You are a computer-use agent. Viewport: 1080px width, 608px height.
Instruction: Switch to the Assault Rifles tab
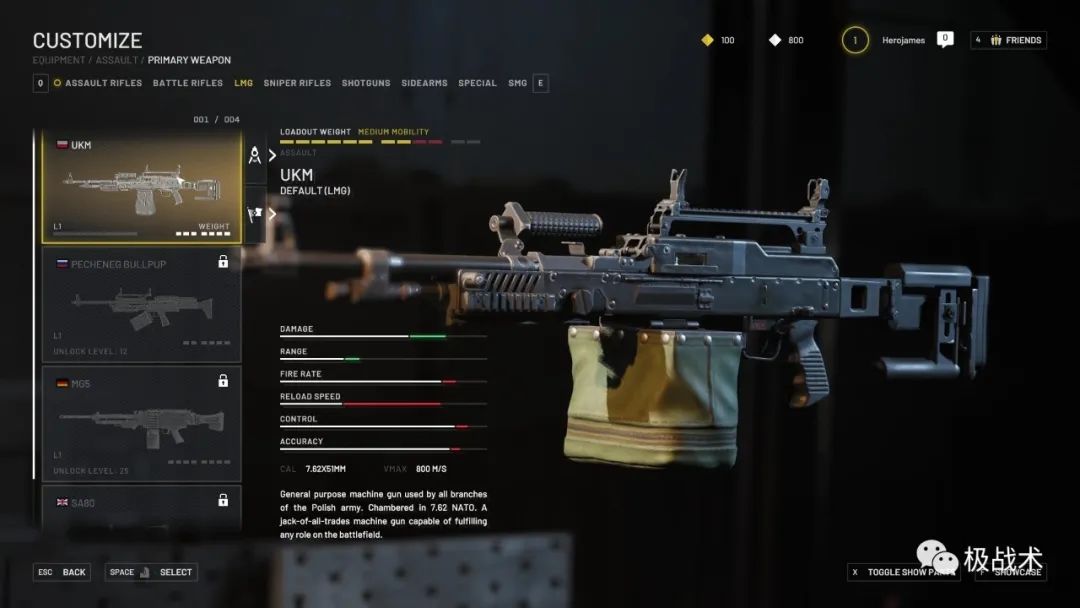click(102, 83)
